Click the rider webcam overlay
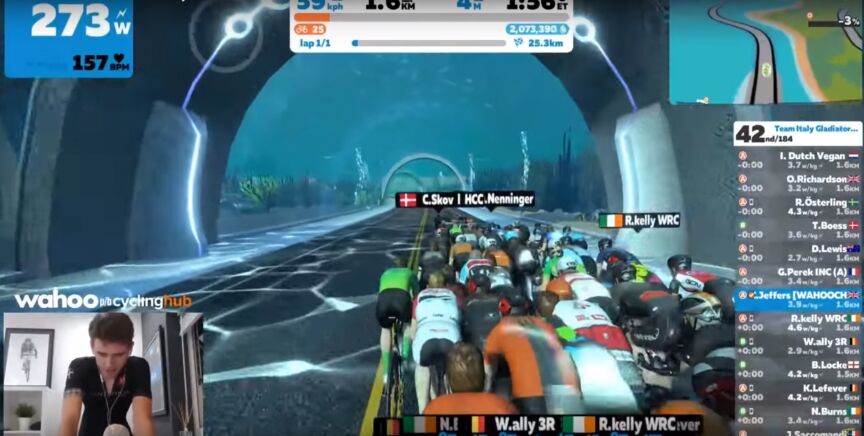 point(103,374)
